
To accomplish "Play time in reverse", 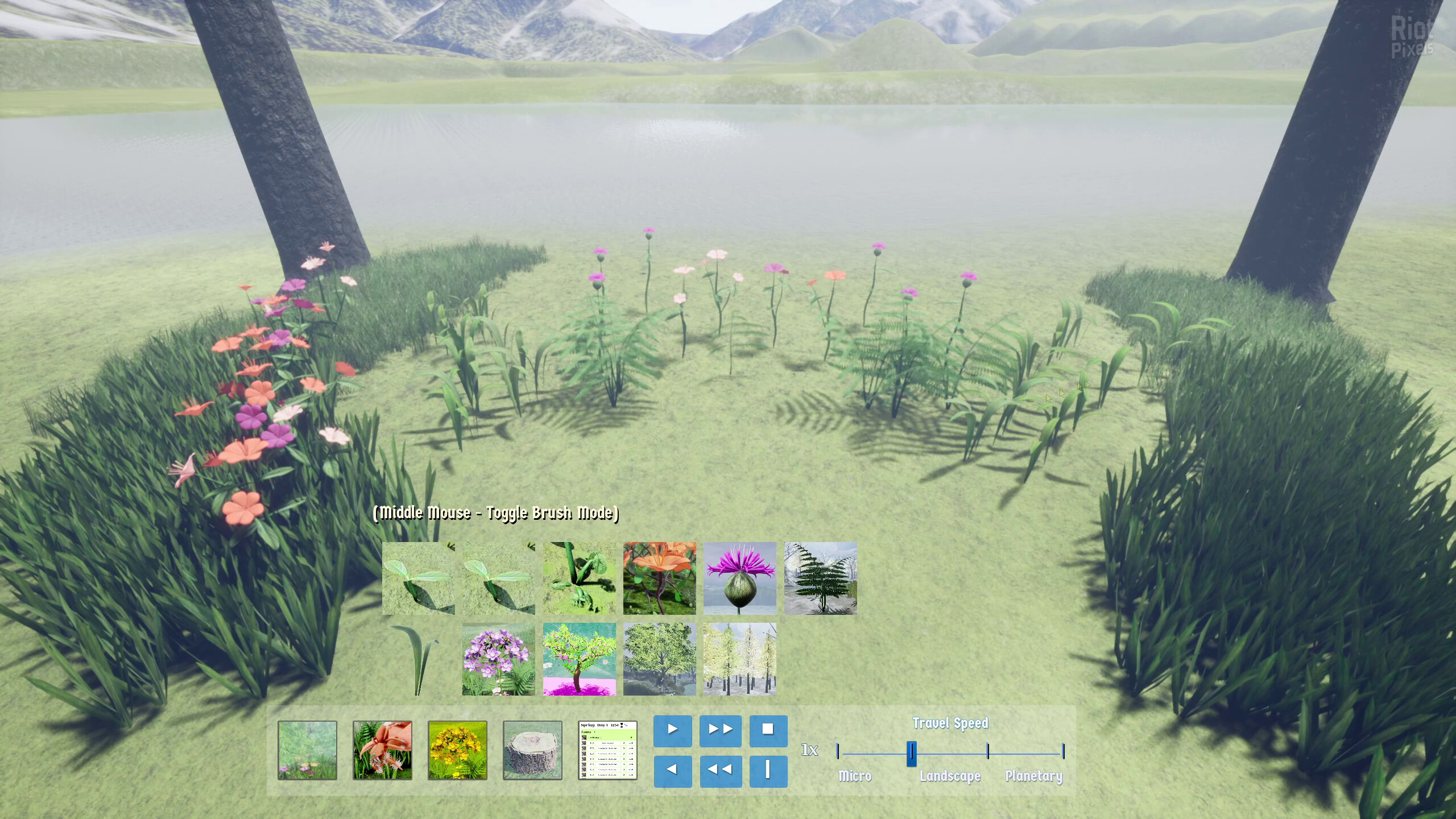I will click(x=672, y=771).
